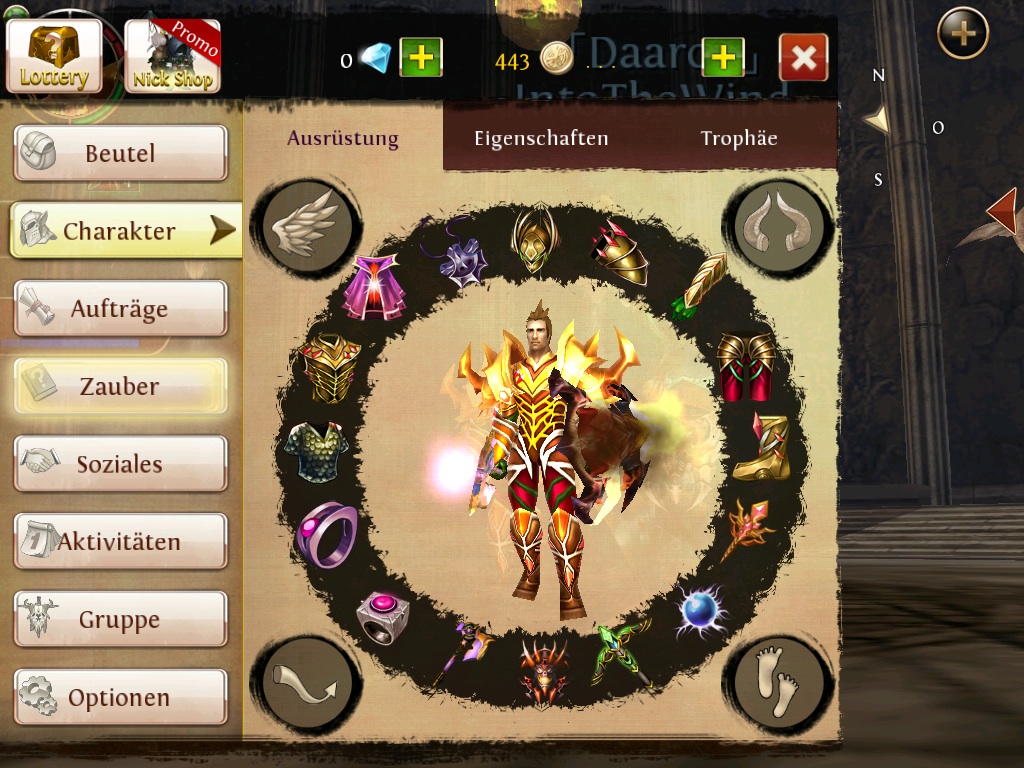Choose the golden helmet equipment slot
Screen dimensions: 1024x768
[x=534, y=237]
